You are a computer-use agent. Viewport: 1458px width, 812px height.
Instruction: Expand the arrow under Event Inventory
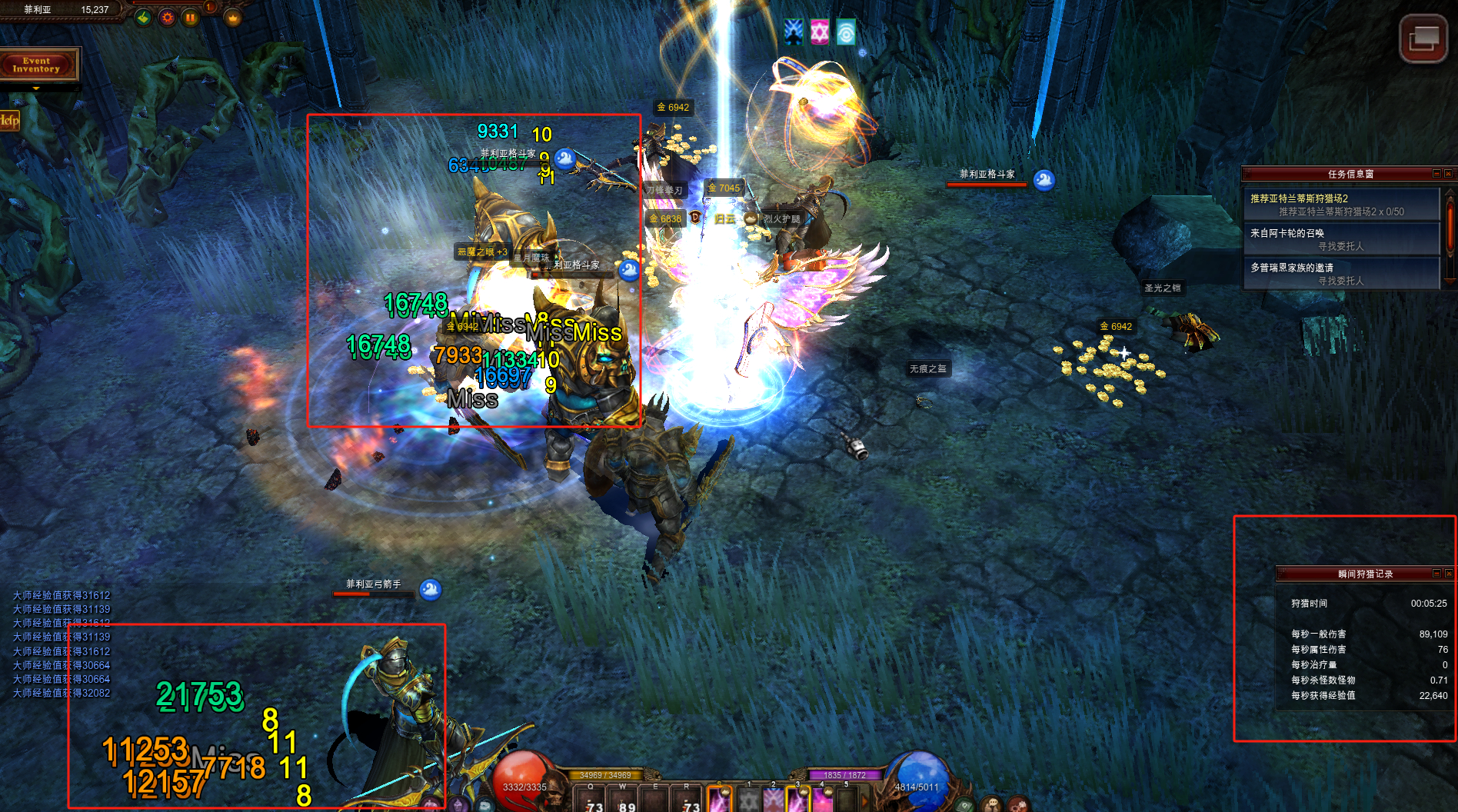(x=36, y=88)
